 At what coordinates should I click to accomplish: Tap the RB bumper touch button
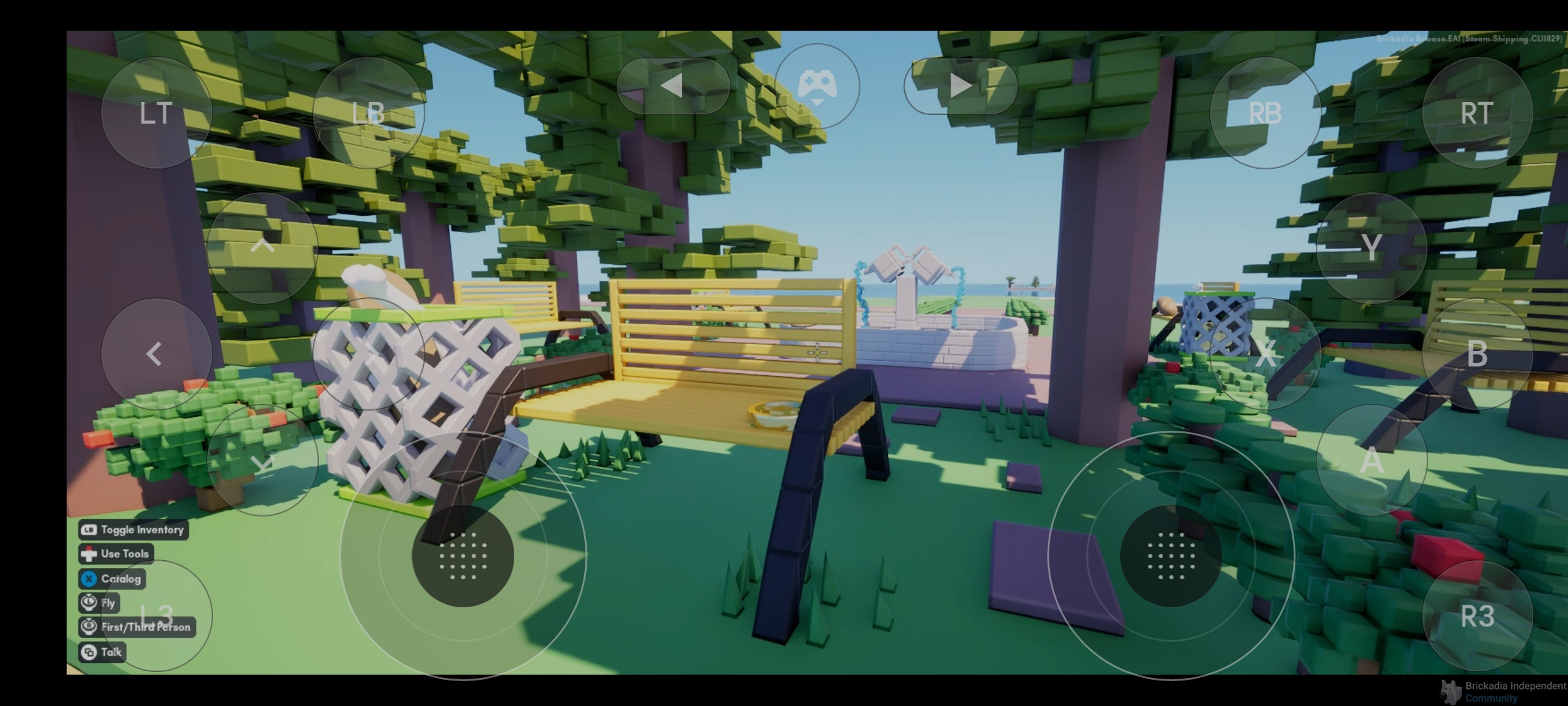[x=1265, y=113]
